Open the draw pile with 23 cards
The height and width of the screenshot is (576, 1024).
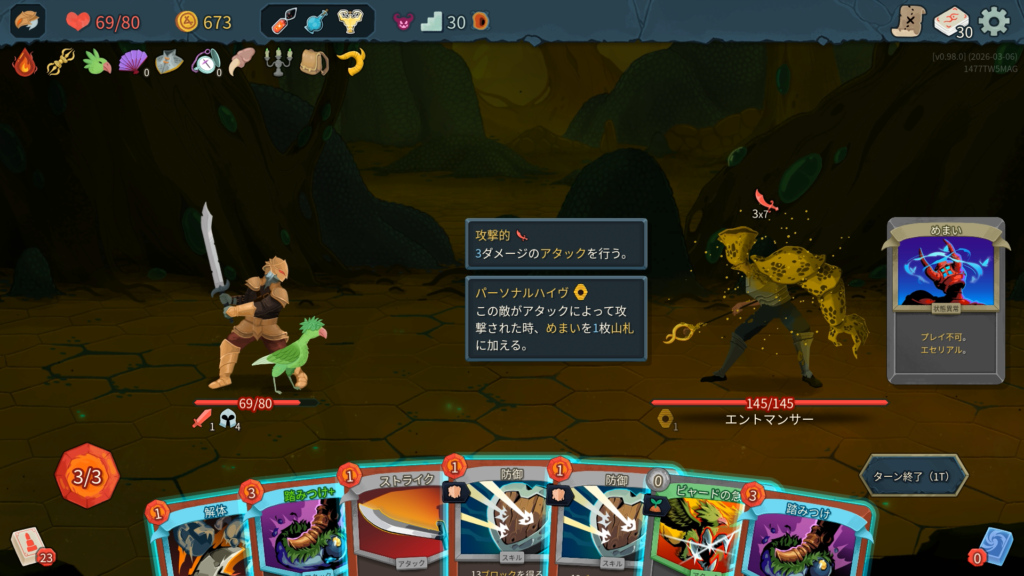click(30, 547)
